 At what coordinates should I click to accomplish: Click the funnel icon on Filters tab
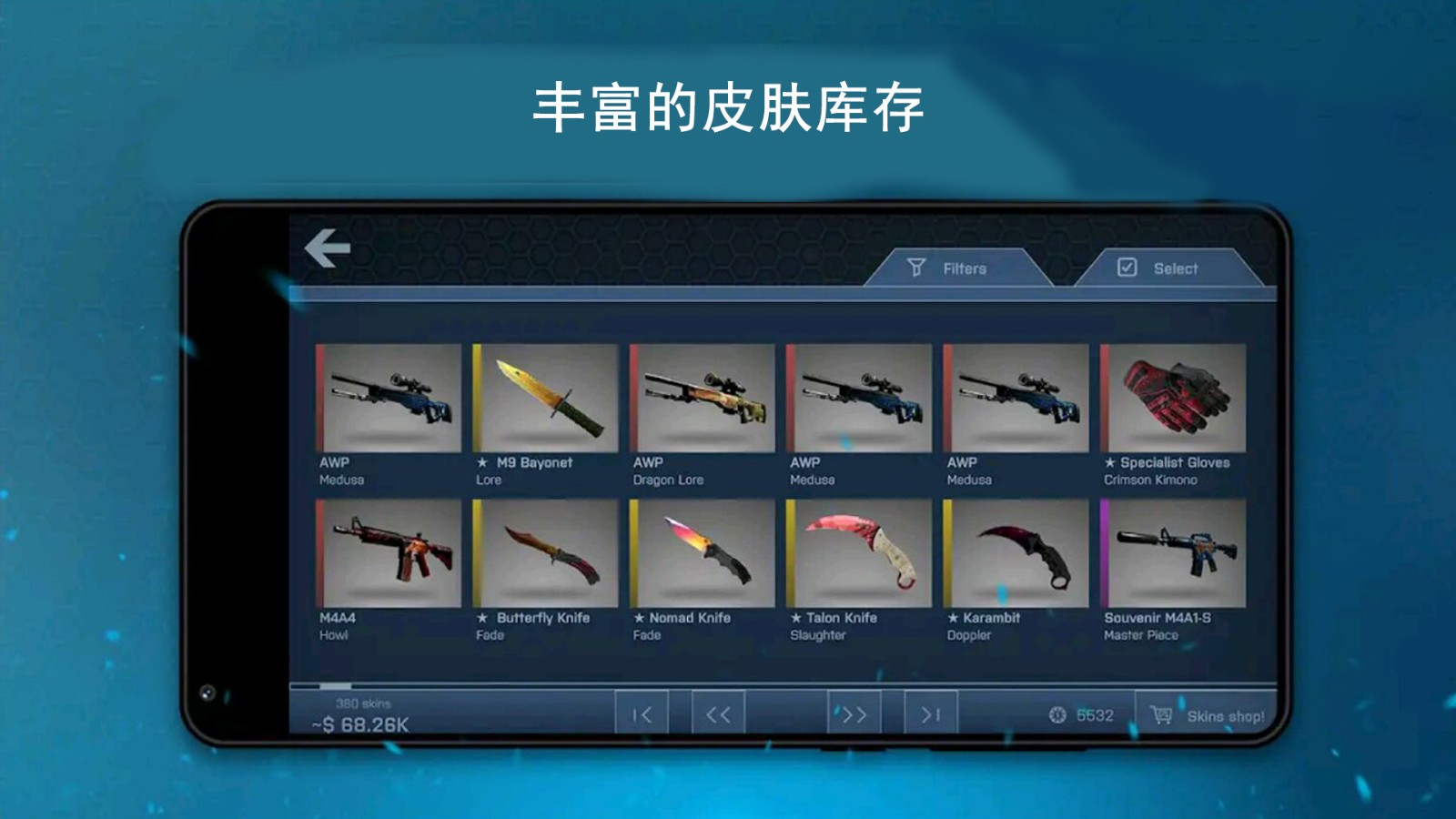[917, 268]
